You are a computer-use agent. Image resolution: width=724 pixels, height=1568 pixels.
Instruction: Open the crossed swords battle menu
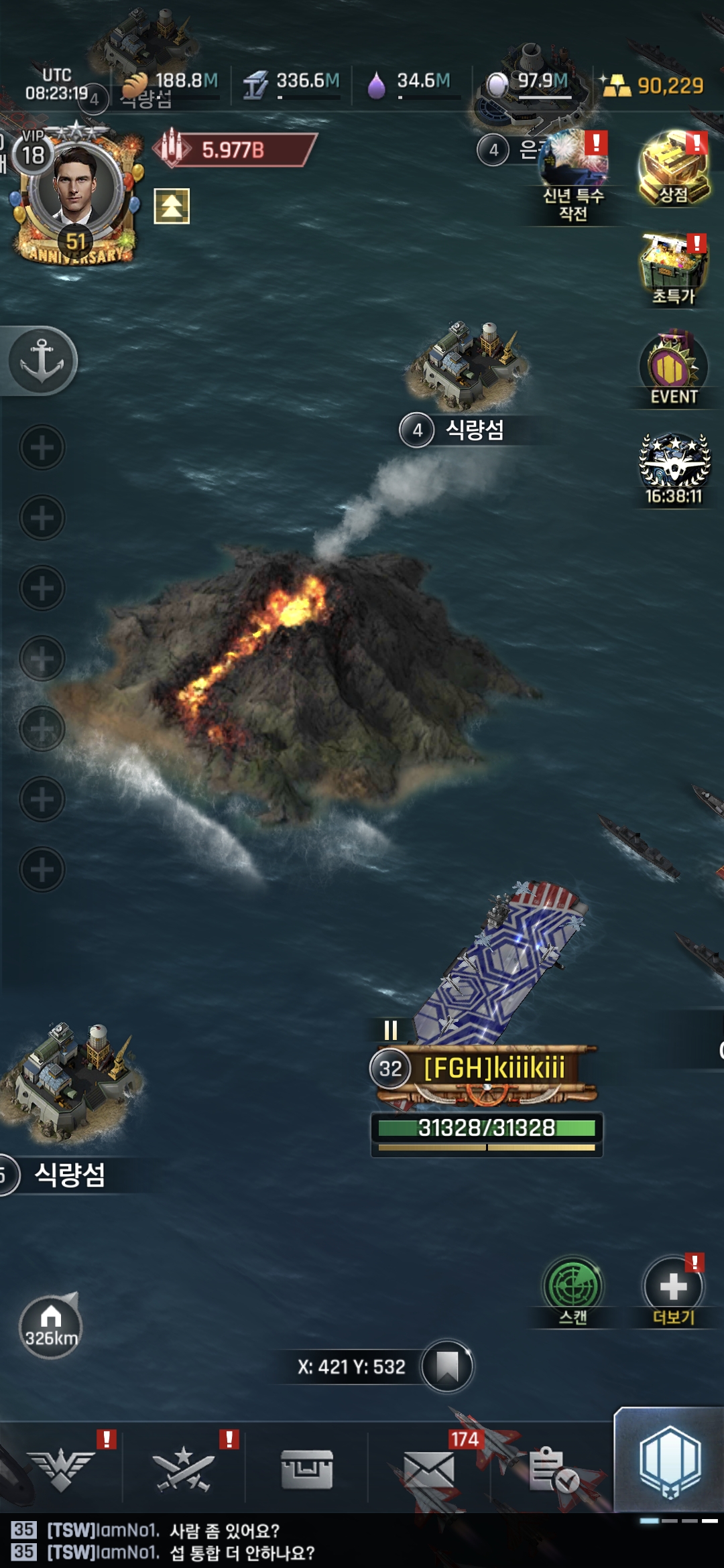click(184, 1469)
